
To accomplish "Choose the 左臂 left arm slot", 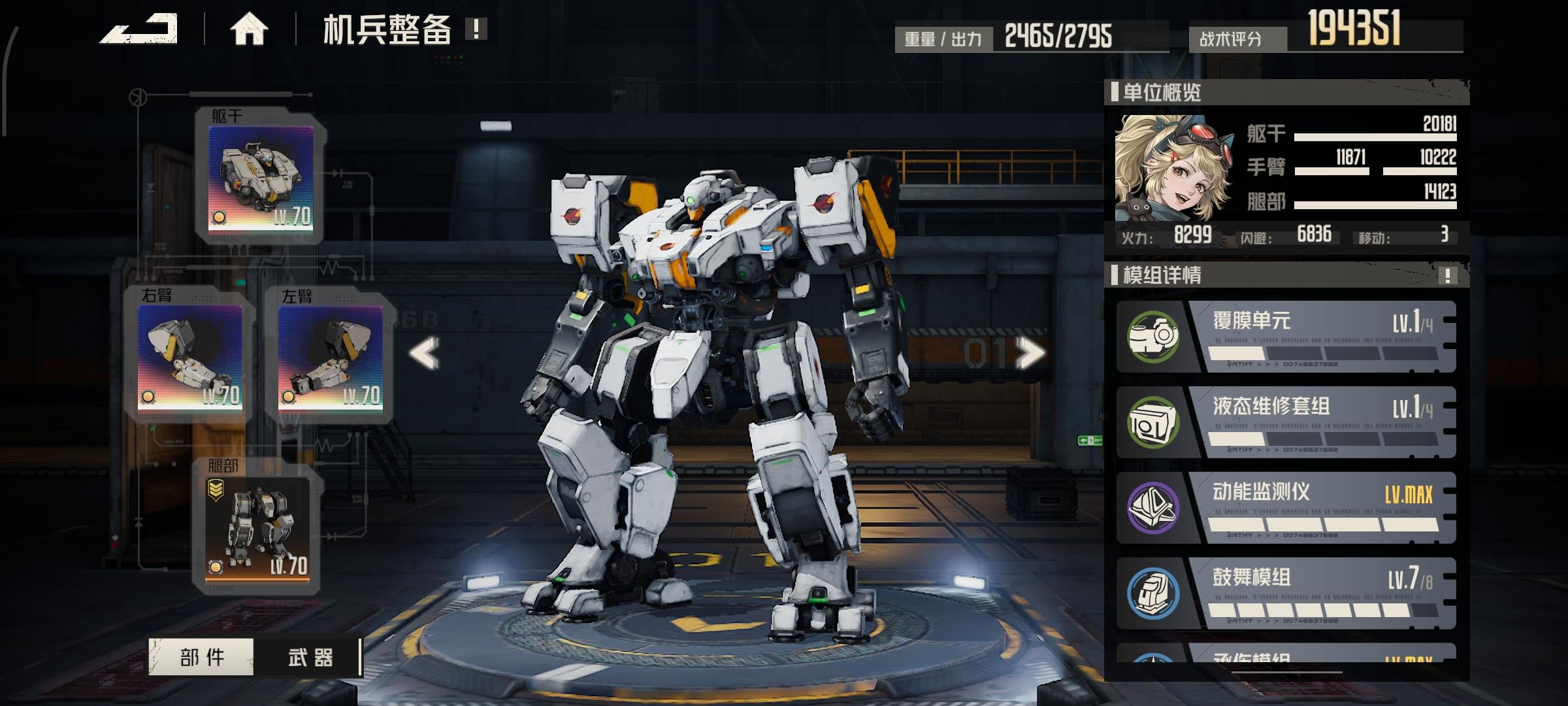I will point(330,356).
